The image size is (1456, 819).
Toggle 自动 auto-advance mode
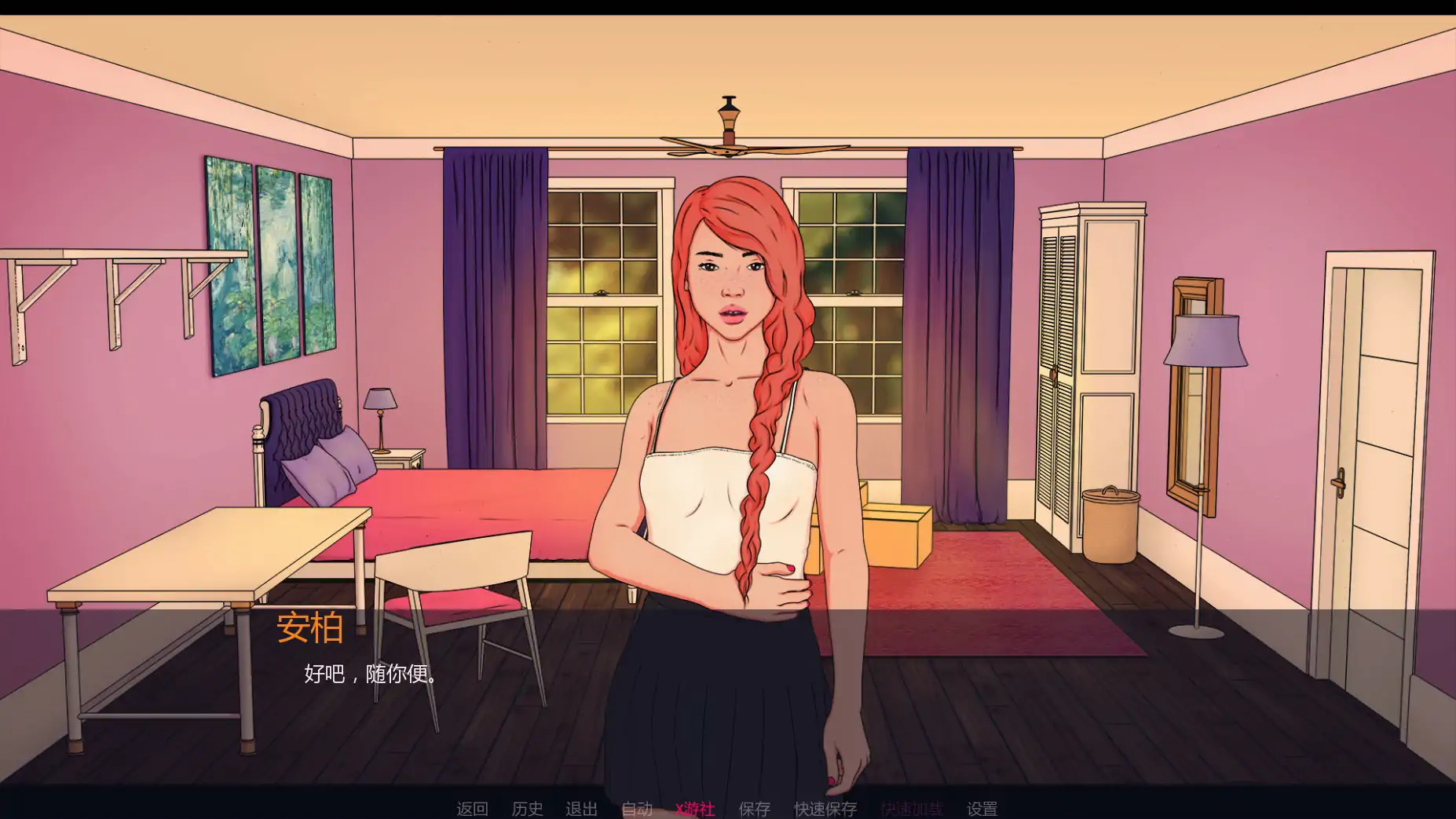(637, 808)
